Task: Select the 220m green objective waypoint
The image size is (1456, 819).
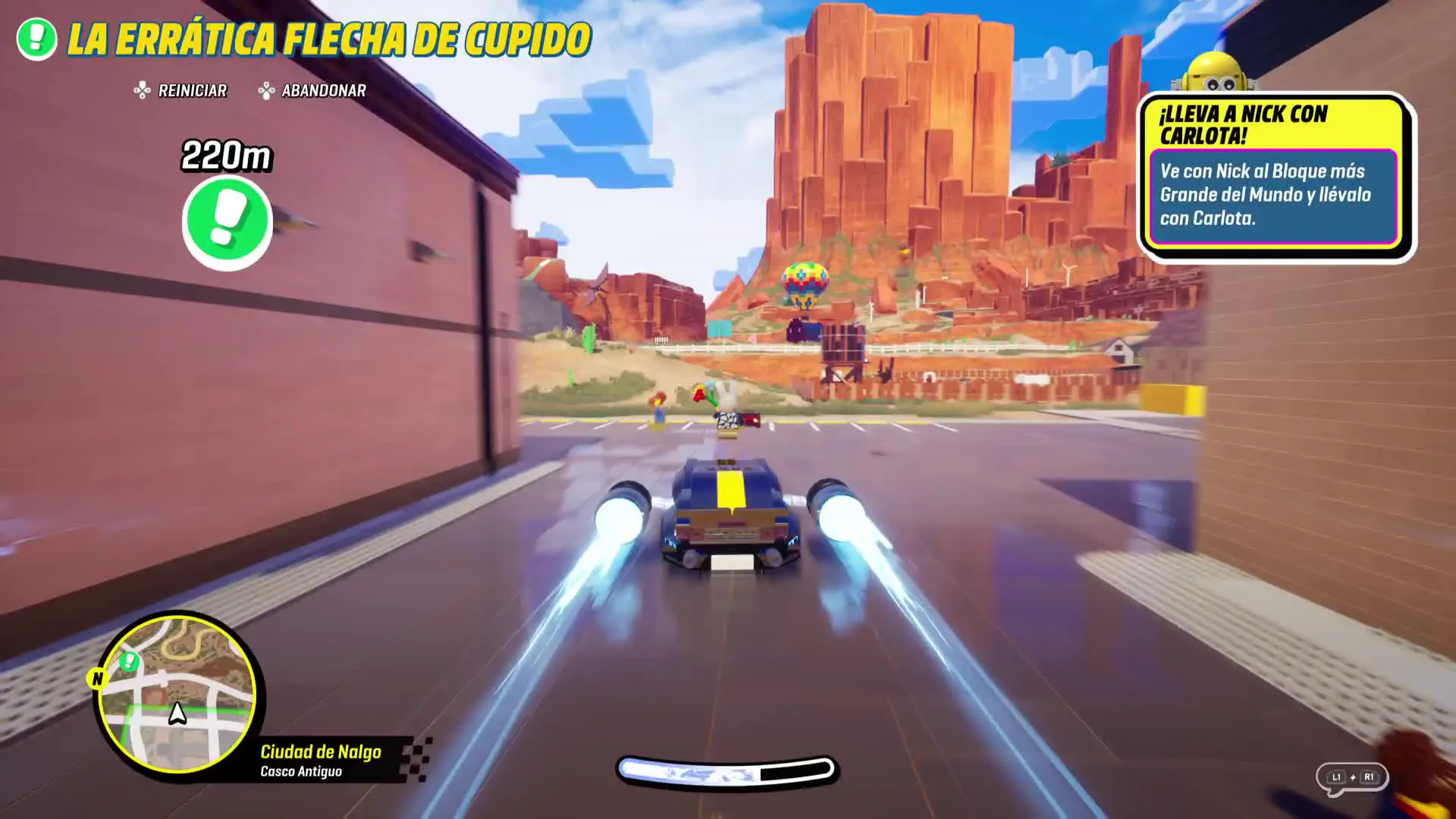Action: click(227, 223)
